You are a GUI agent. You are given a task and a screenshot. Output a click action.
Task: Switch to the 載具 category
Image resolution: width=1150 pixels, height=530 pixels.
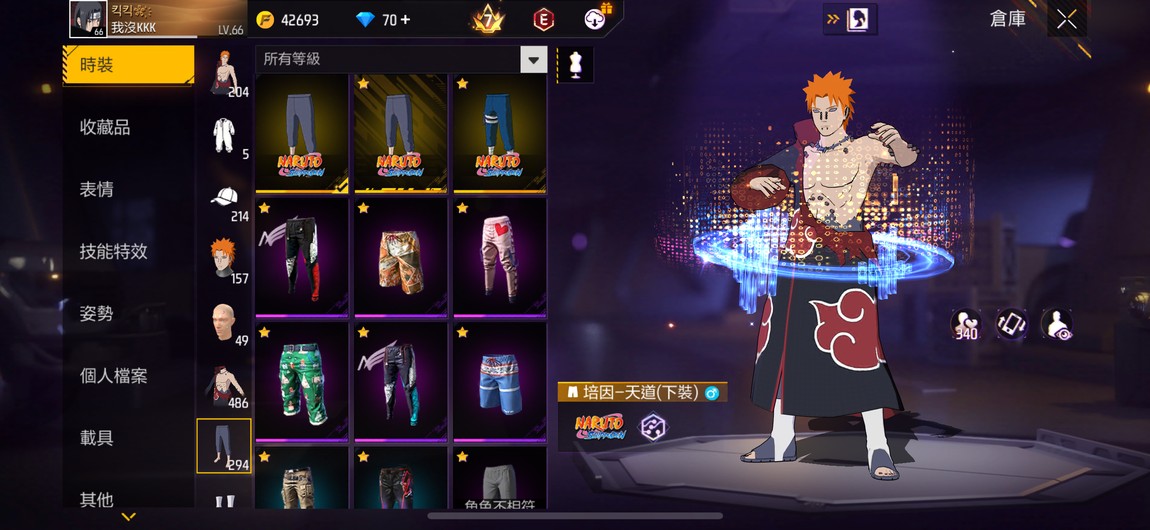pos(97,438)
